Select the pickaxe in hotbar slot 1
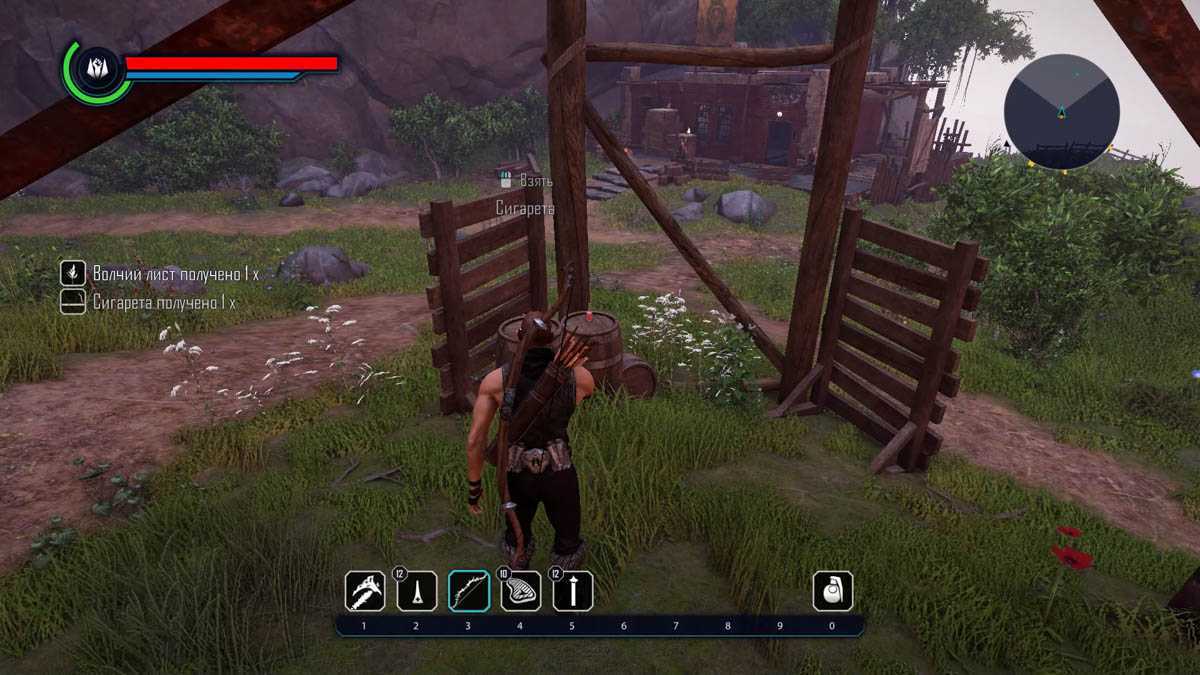The image size is (1200, 675). tap(365, 591)
